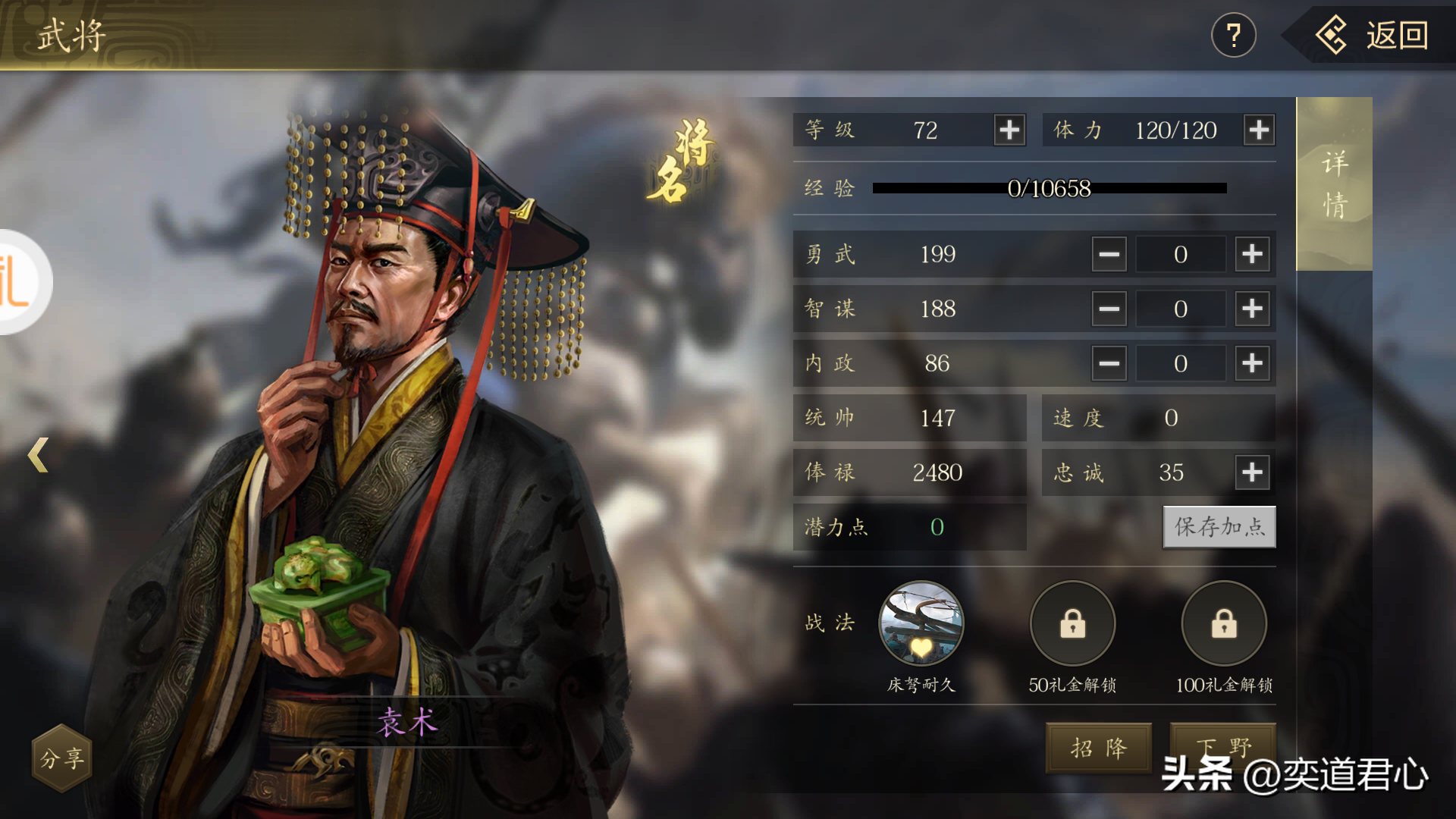Increase 智谋 allocation with plus

tap(1252, 309)
